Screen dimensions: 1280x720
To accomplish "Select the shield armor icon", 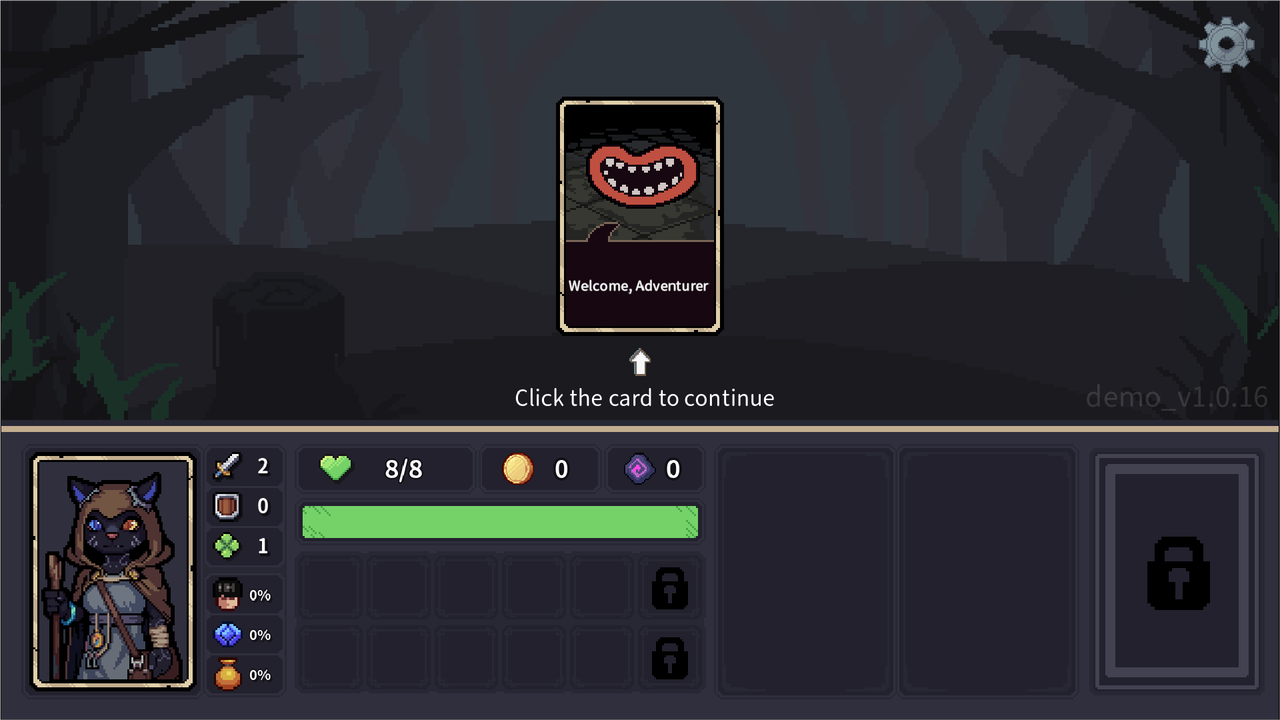I will [x=227, y=506].
